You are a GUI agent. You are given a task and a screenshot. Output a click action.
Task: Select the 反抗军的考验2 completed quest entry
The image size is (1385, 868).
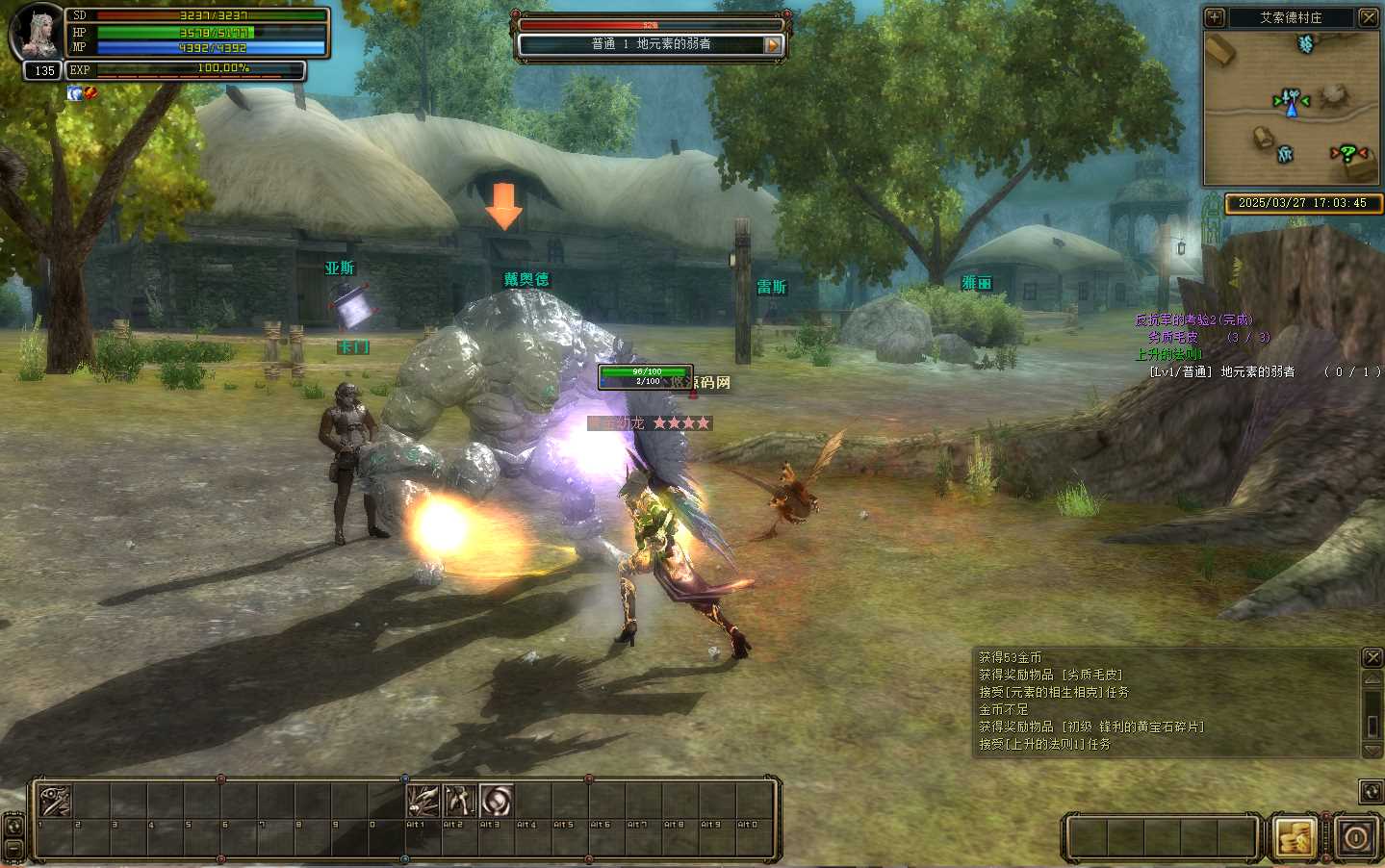coord(1193,319)
